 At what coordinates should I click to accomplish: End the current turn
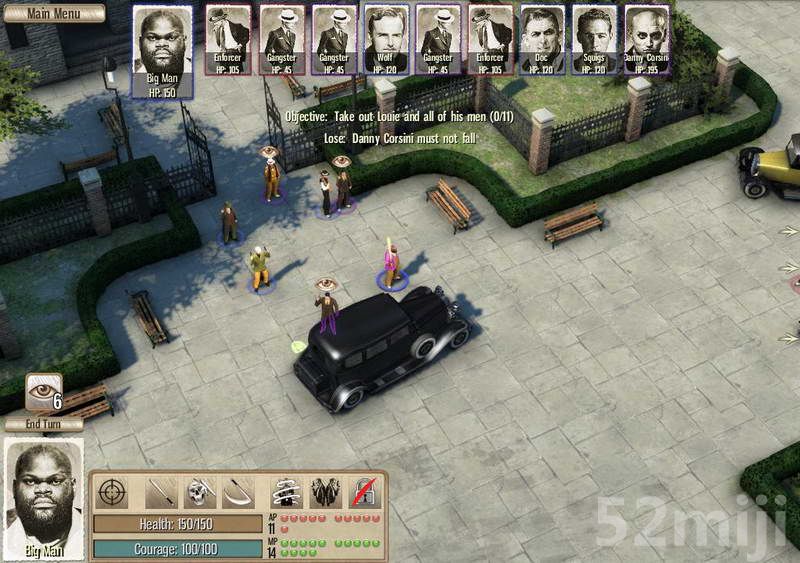(x=43, y=424)
